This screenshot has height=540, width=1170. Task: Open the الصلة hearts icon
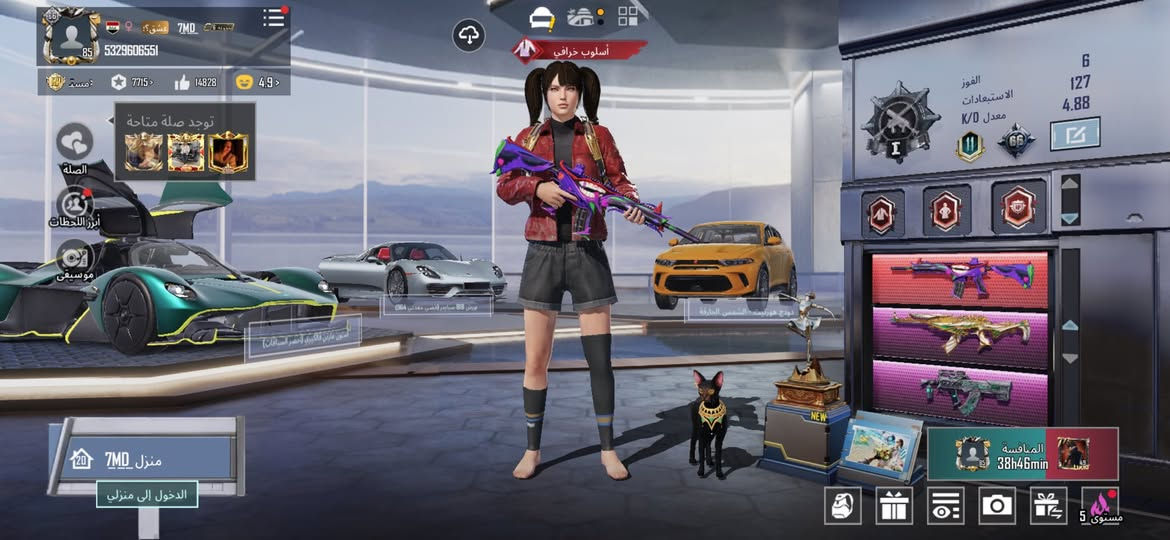75,142
